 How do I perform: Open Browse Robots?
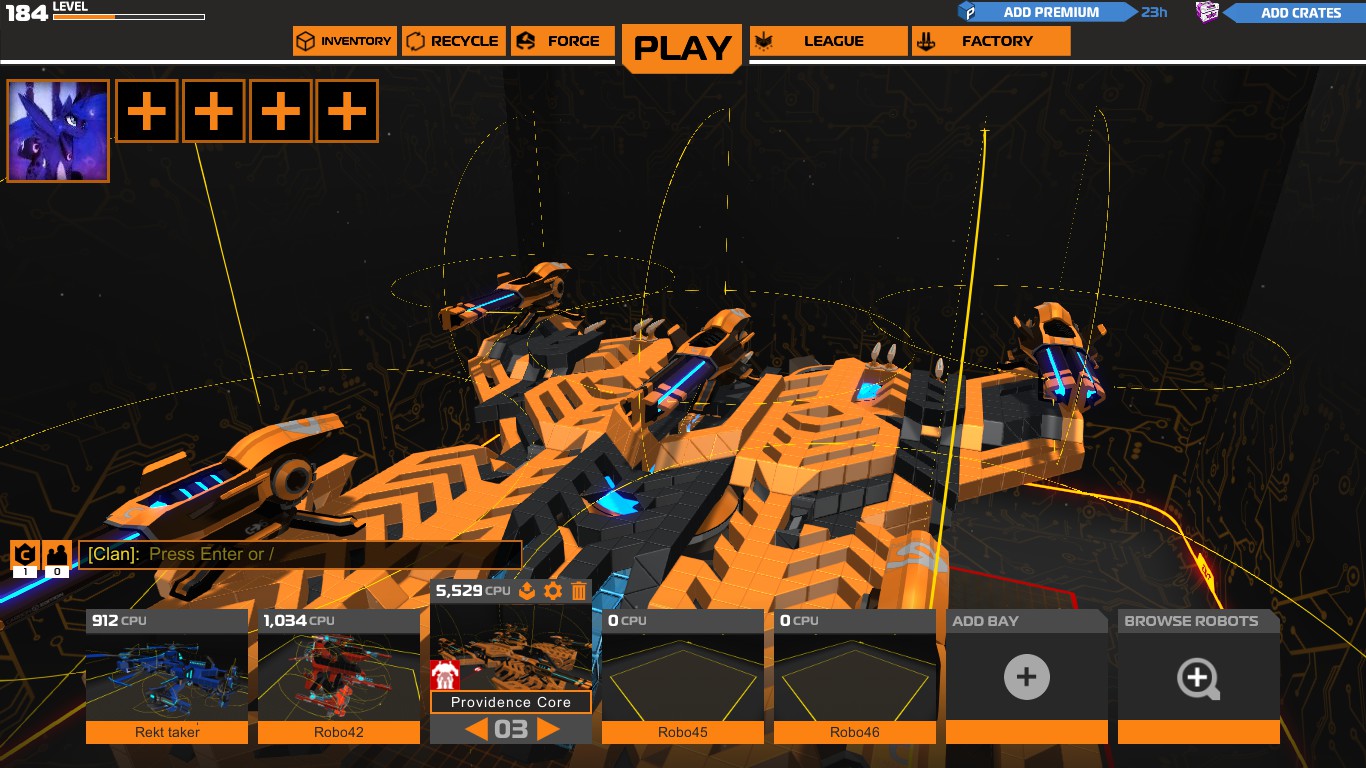[x=1198, y=677]
